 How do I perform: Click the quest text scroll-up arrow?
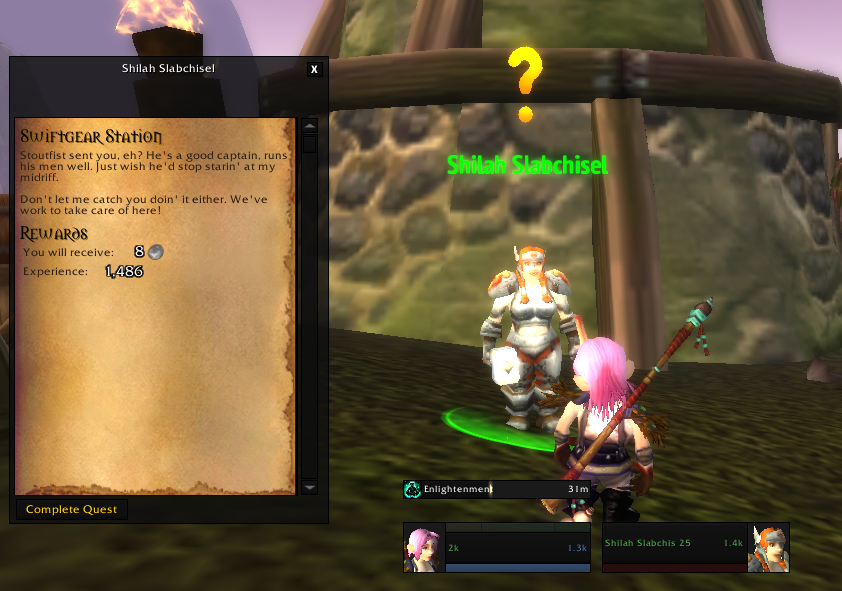pyautogui.click(x=310, y=126)
